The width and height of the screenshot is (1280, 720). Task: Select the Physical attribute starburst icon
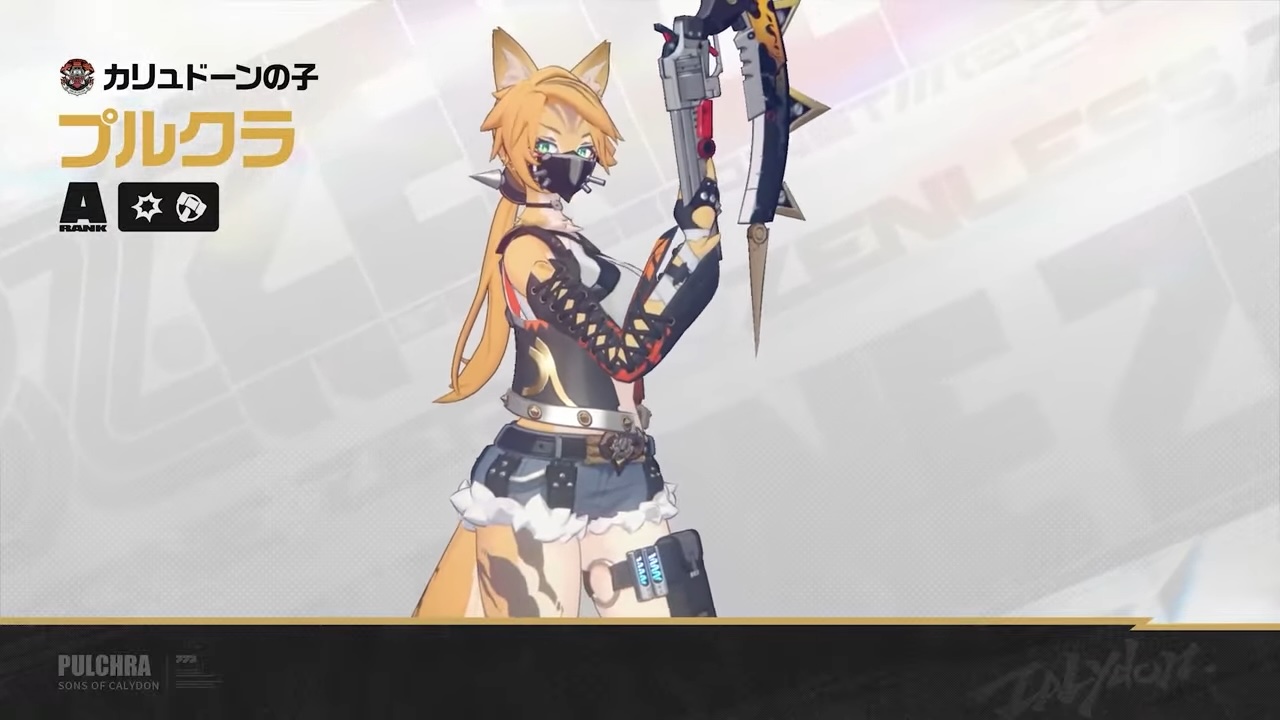pos(147,207)
